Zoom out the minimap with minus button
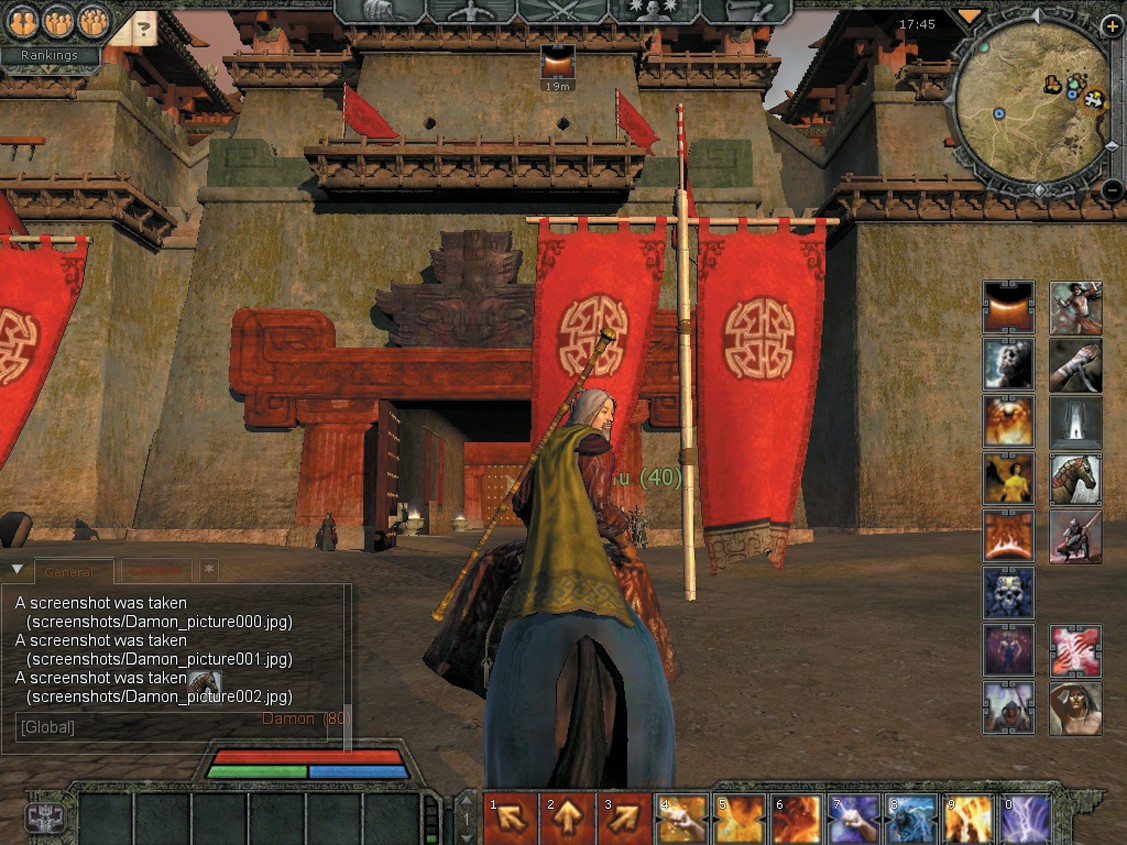The image size is (1127, 845). click(1112, 188)
